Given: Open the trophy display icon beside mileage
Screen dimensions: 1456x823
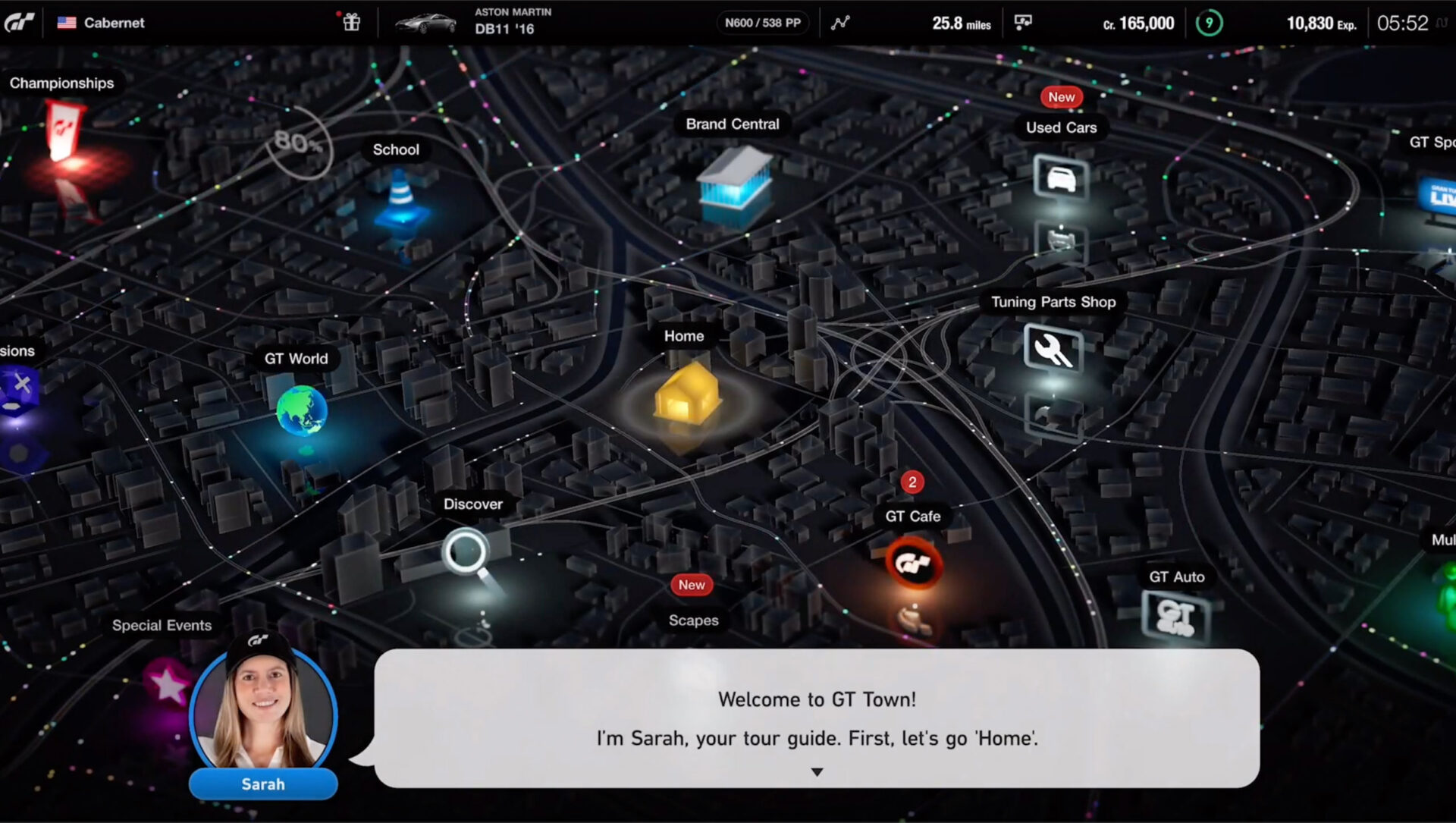Looking at the screenshot, I should click(x=1023, y=23).
